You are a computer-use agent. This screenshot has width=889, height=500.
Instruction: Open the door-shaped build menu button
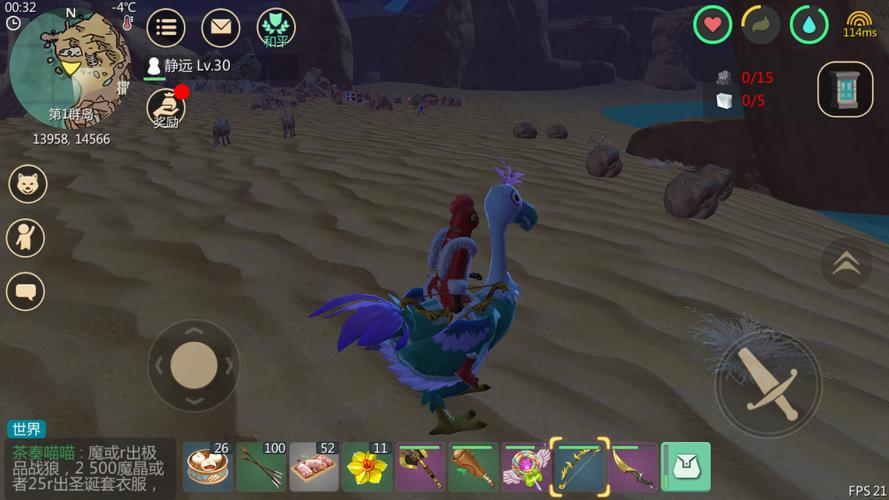[845, 89]
